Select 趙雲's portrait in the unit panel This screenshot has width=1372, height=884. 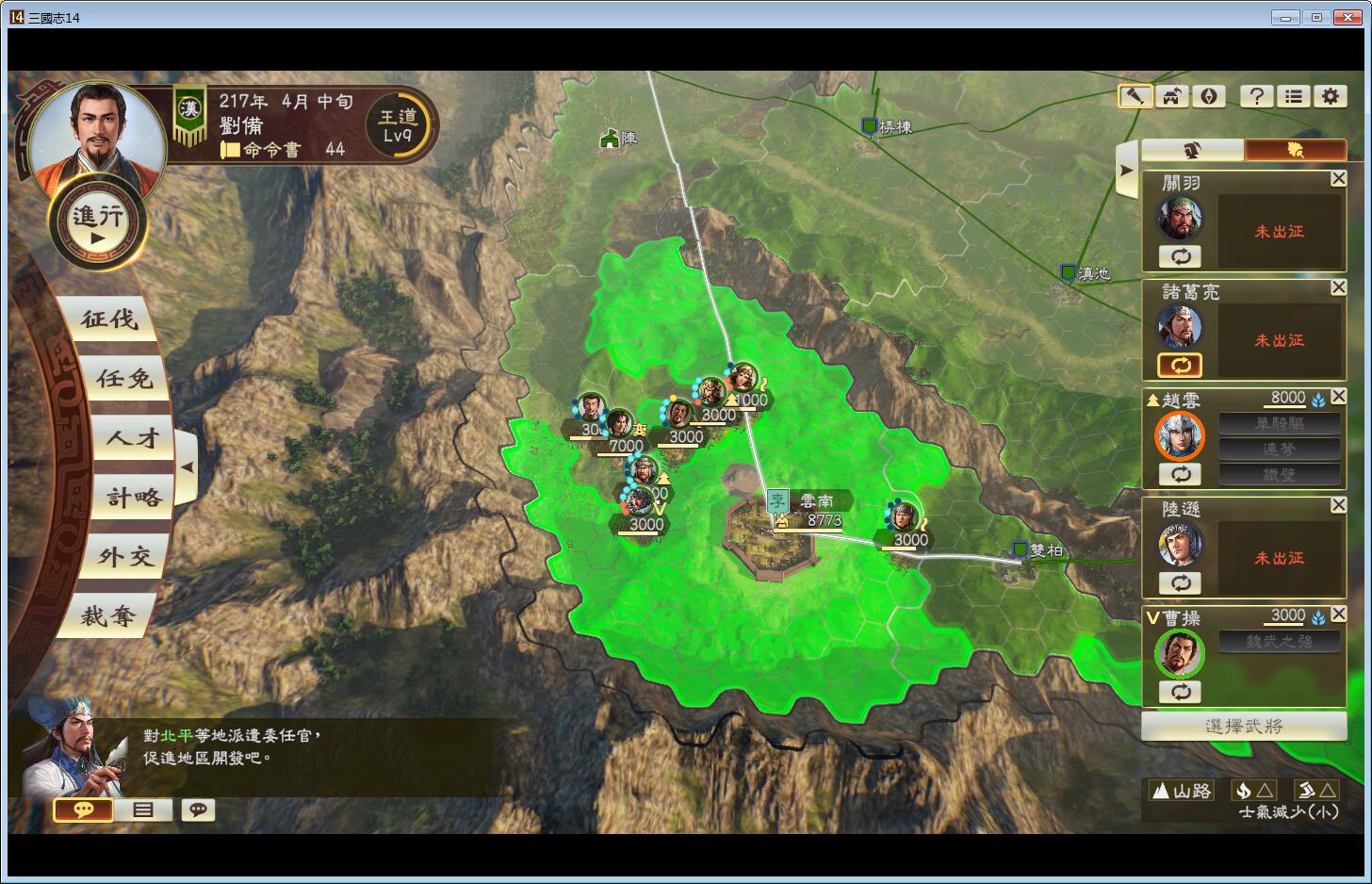[x=1180, y=436]
